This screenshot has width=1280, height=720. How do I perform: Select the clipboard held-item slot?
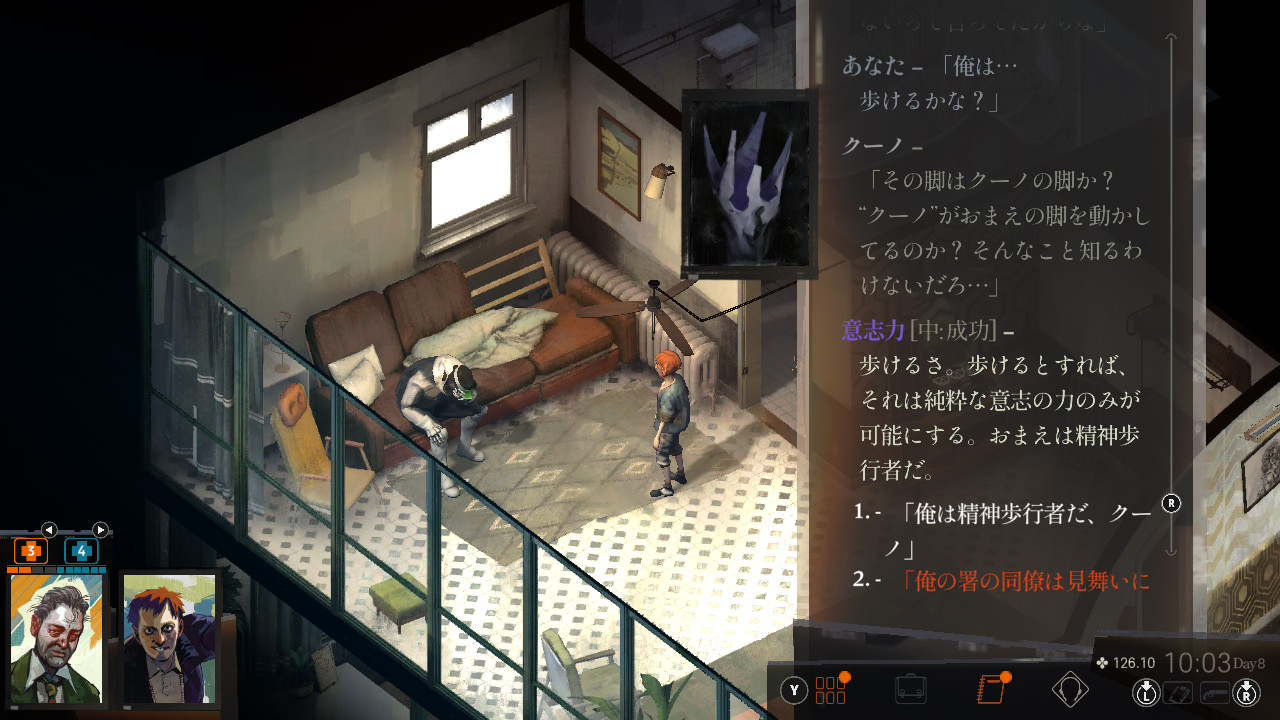click(x=1180, y=691)
